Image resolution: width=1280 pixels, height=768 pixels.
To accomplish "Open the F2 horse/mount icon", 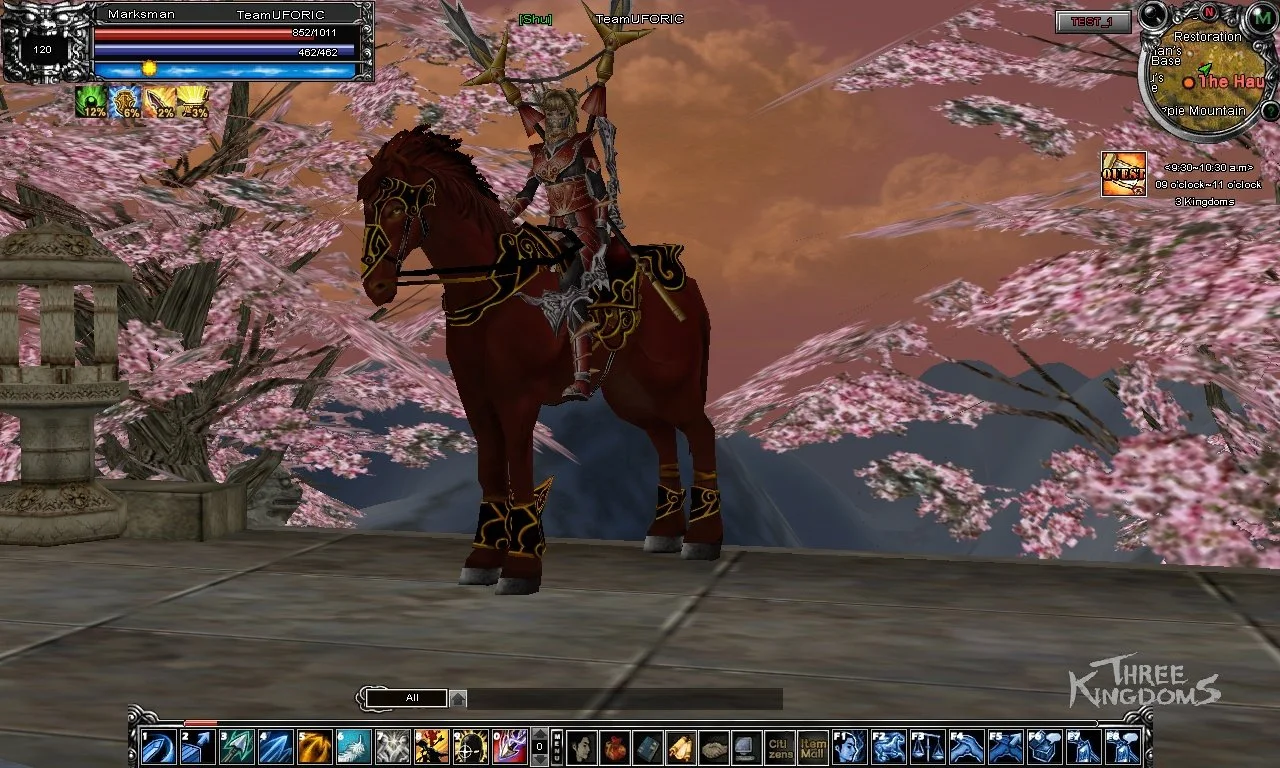I will click(x=889, y=748).
